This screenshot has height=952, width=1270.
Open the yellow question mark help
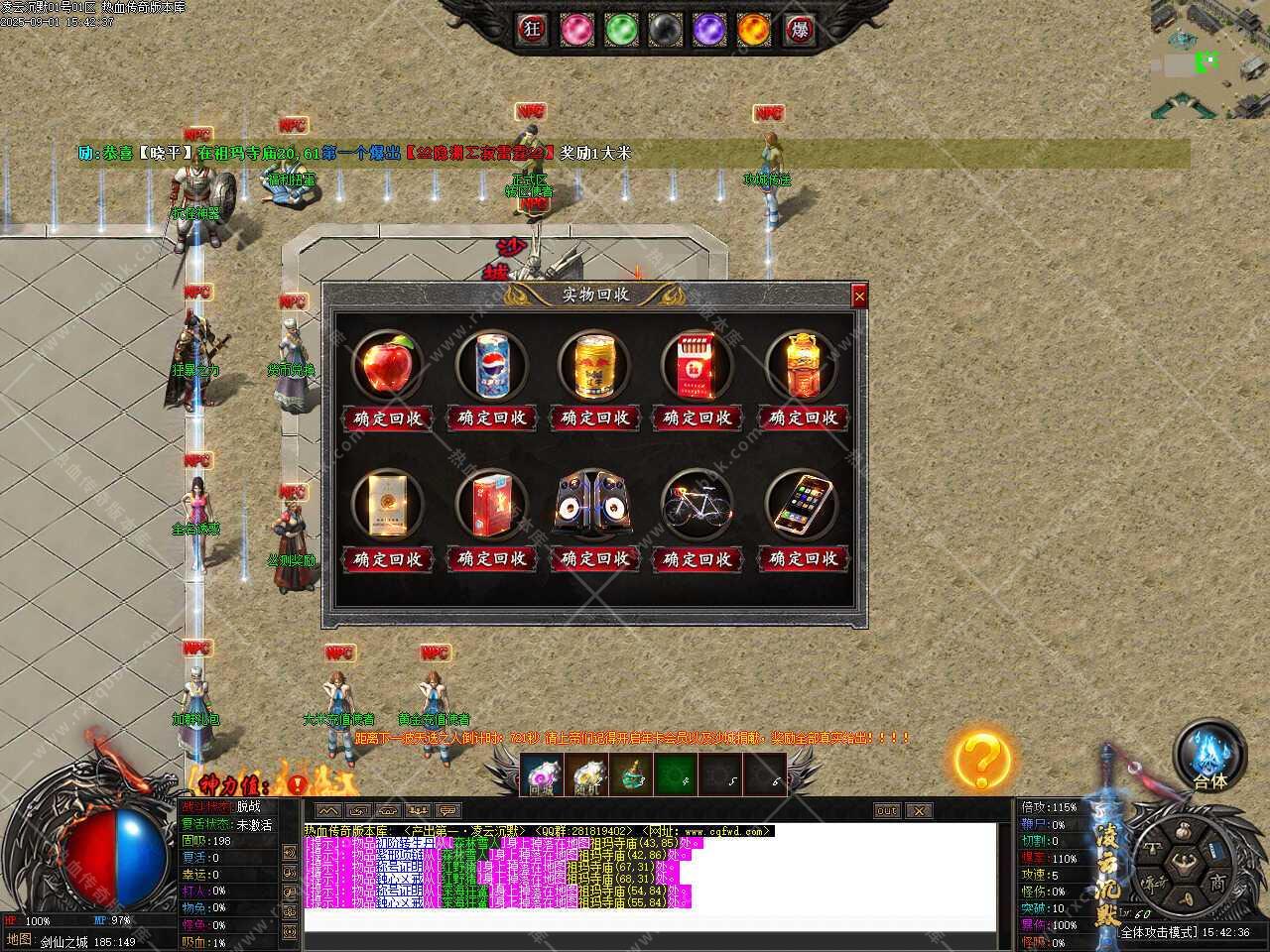[981, 761]
